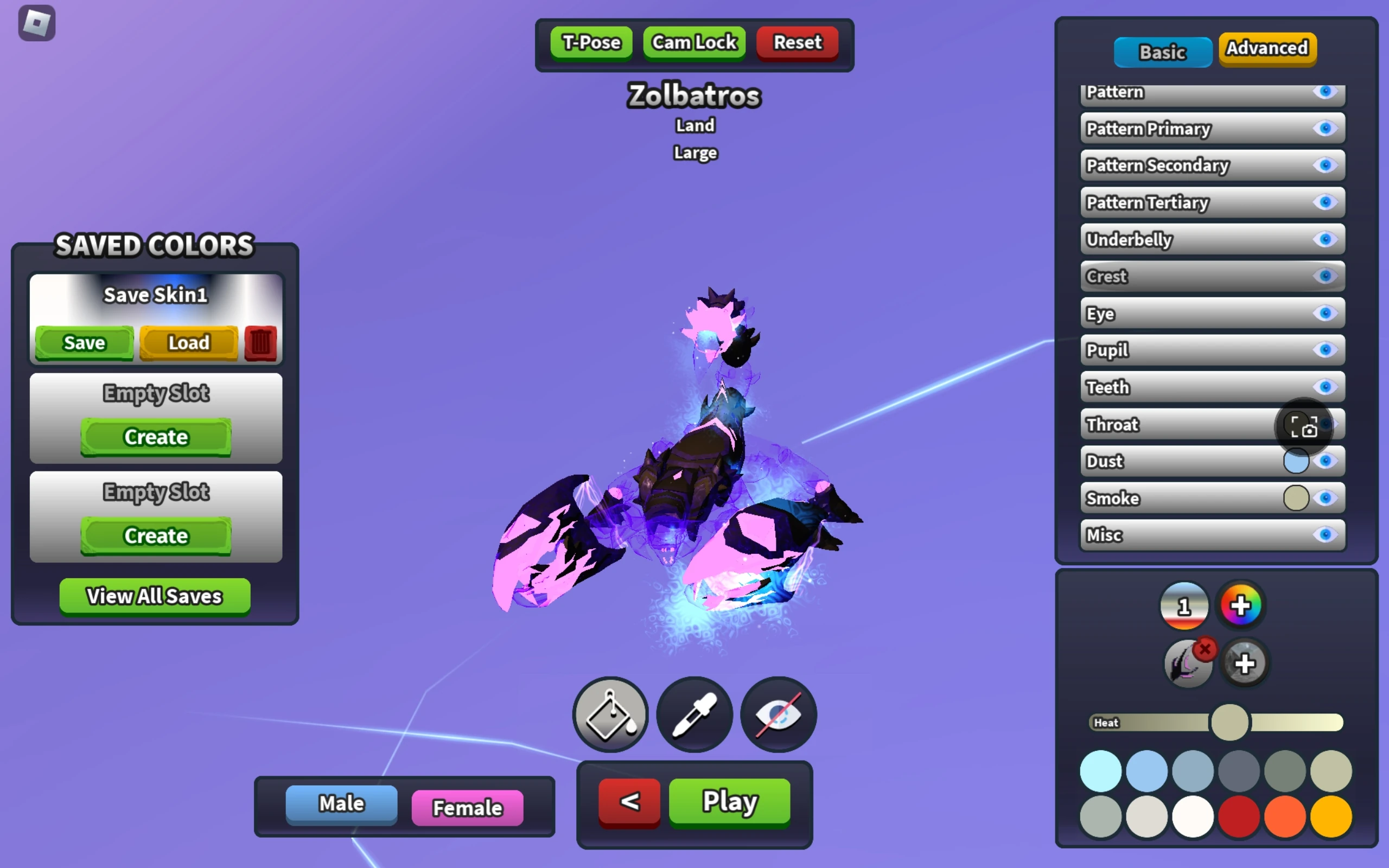Select the eyedropper color picker tool
This screenshot has height=868, width=1389.
coord(694,713)
